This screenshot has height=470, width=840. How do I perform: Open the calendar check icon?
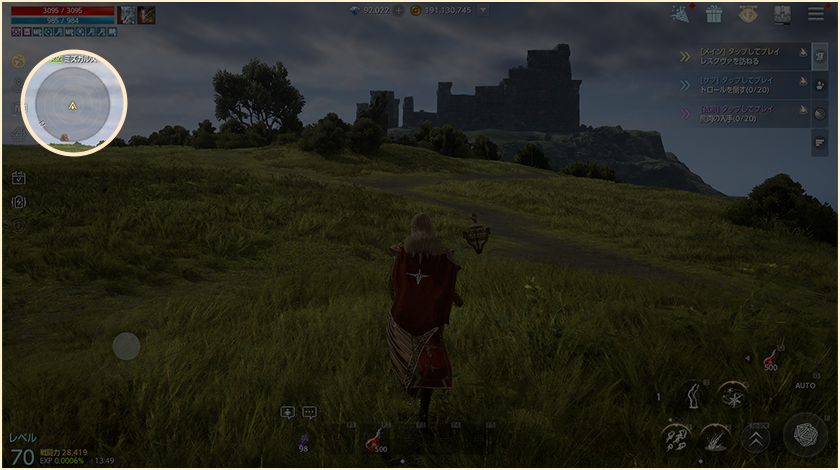tap(18, 178)
